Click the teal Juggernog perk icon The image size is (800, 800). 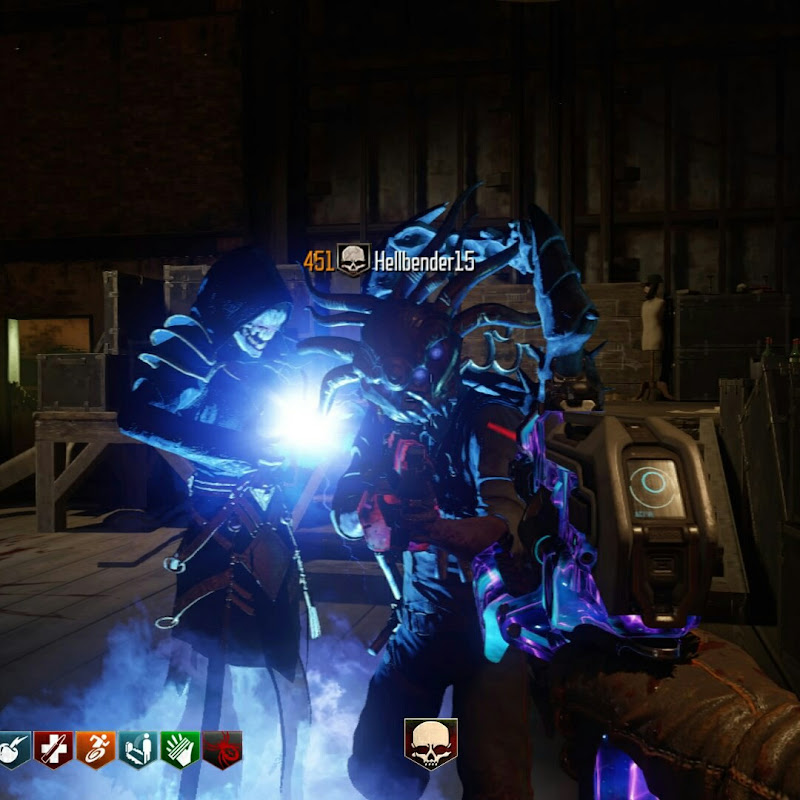click(x=11, y=748)
